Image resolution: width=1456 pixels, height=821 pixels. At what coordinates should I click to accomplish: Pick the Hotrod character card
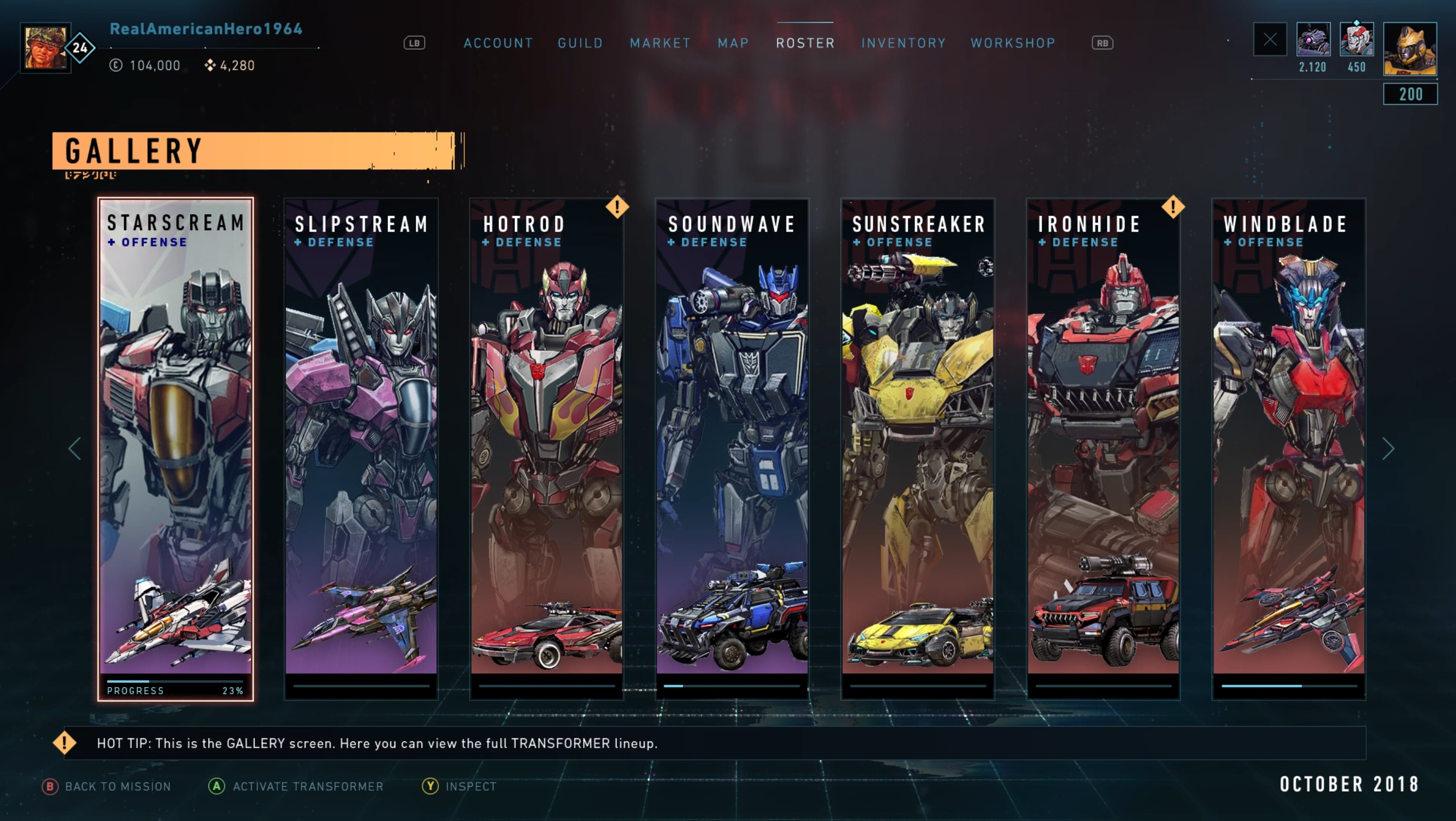pos(547,449)
